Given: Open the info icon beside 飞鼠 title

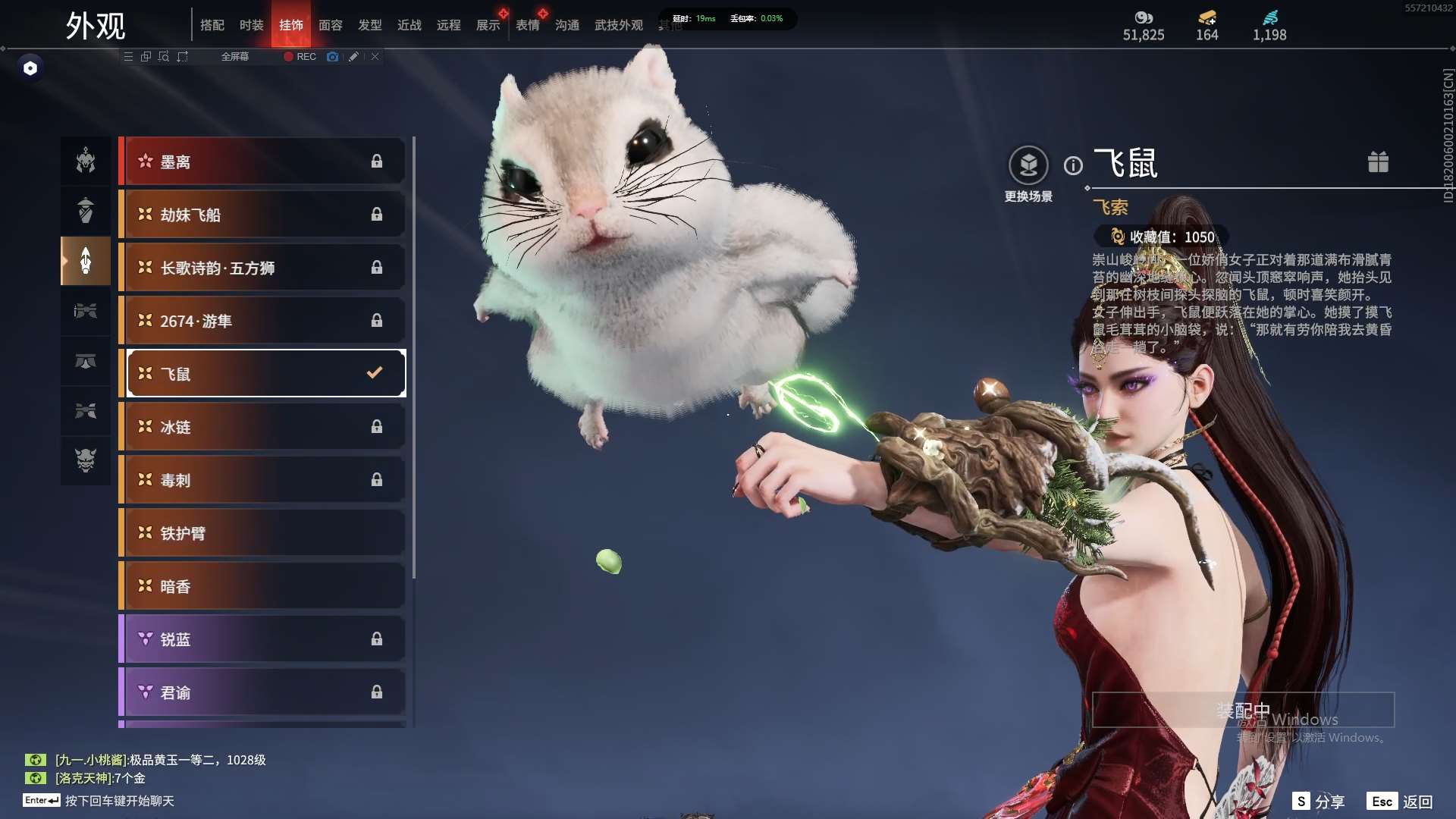Looking at the screenshot, I should (1073, 165).
